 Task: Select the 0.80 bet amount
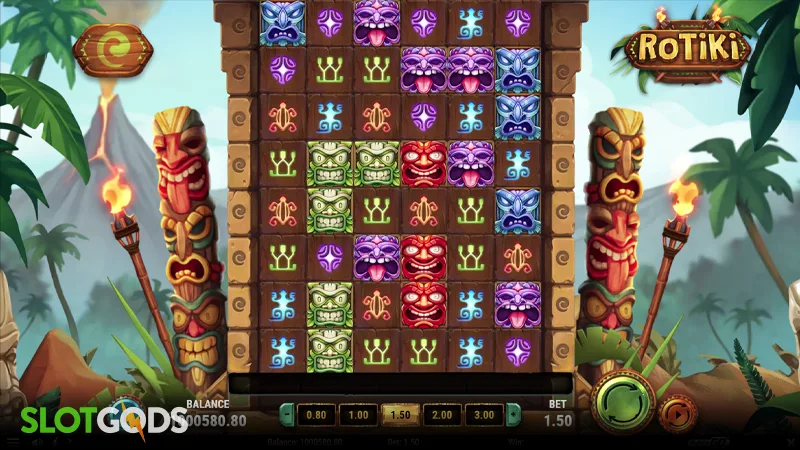316,414
